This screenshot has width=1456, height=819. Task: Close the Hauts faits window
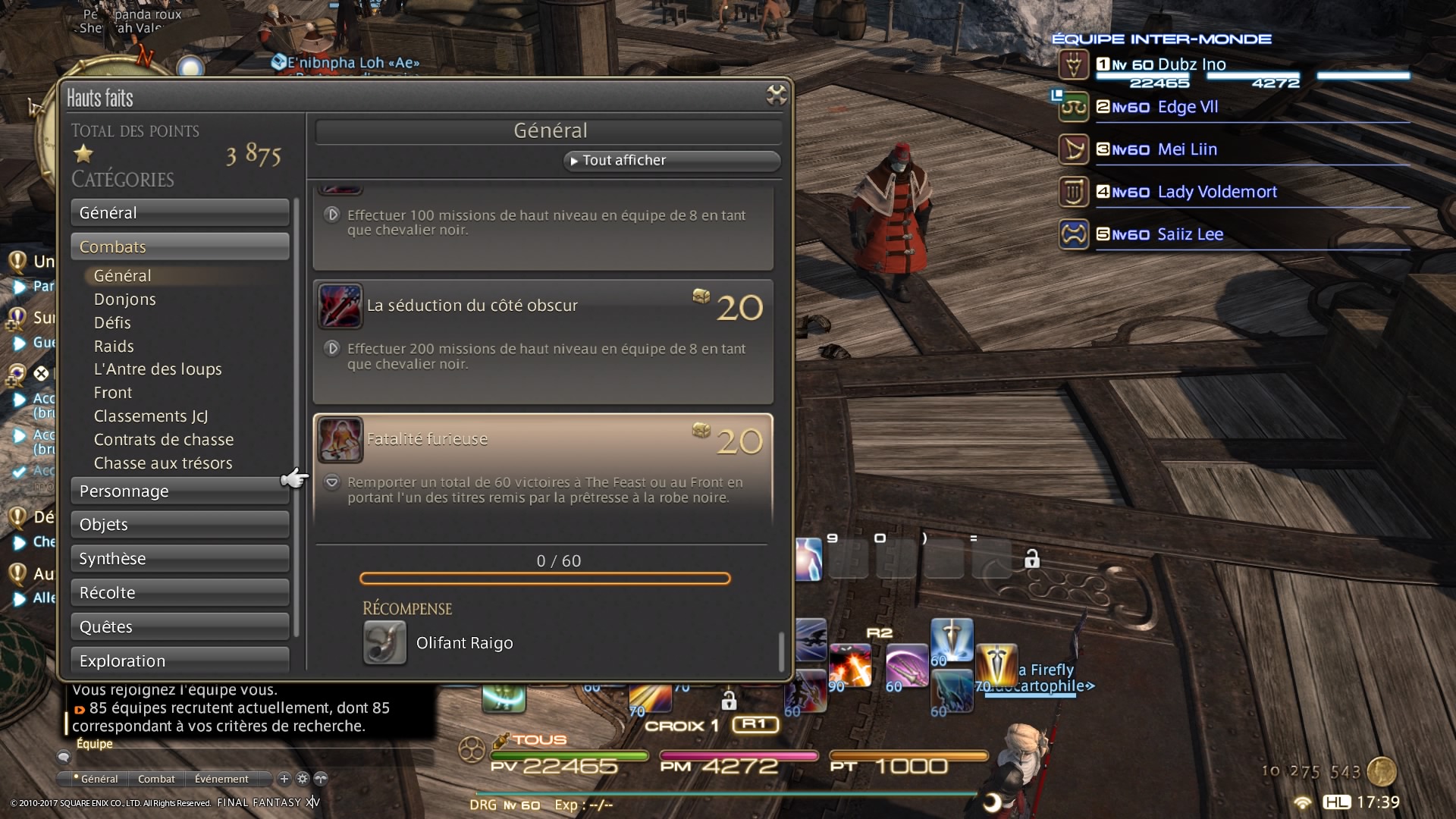pyautogui.click(x=777, y=95)
